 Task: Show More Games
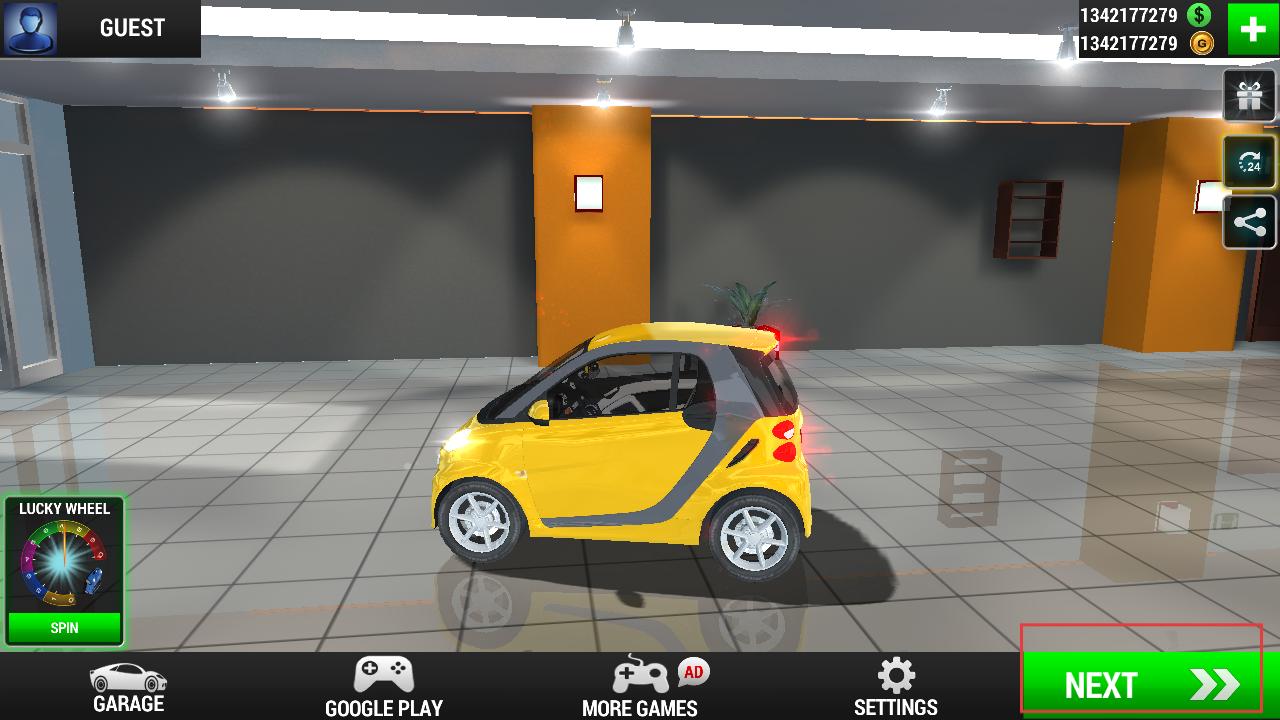click(640, 687)
